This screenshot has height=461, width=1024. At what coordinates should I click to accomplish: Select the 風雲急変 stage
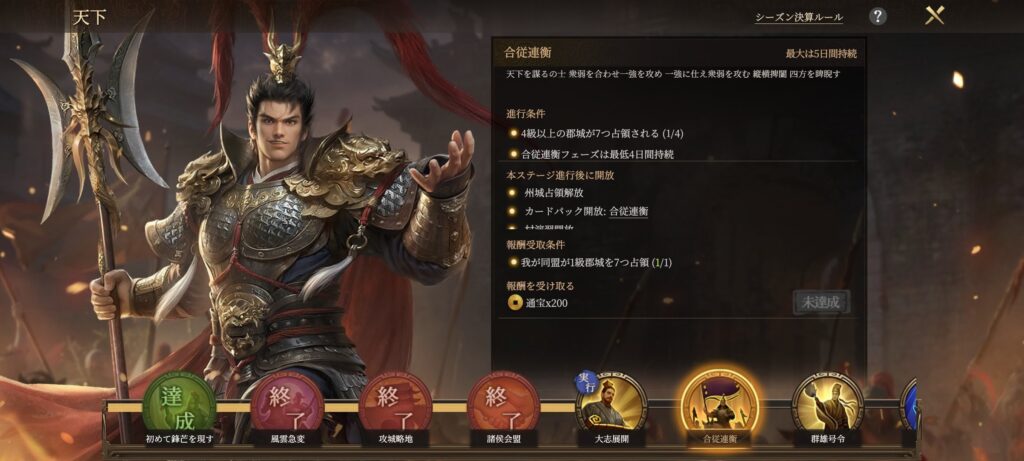[x=287, y=407]
